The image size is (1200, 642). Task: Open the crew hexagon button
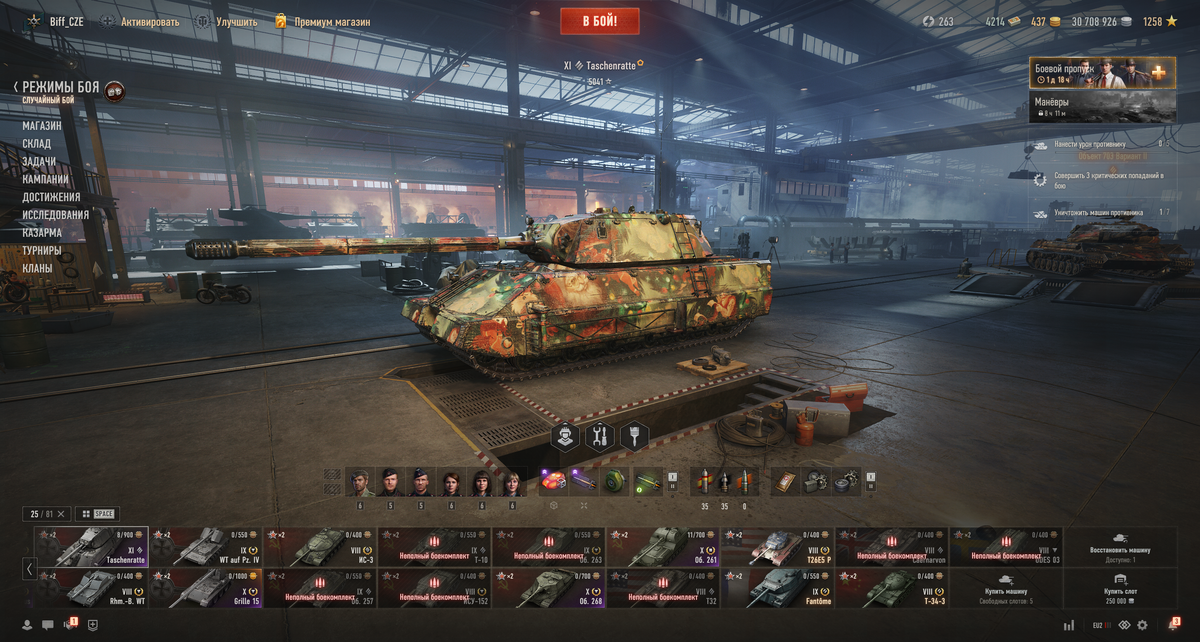(566, 436)
